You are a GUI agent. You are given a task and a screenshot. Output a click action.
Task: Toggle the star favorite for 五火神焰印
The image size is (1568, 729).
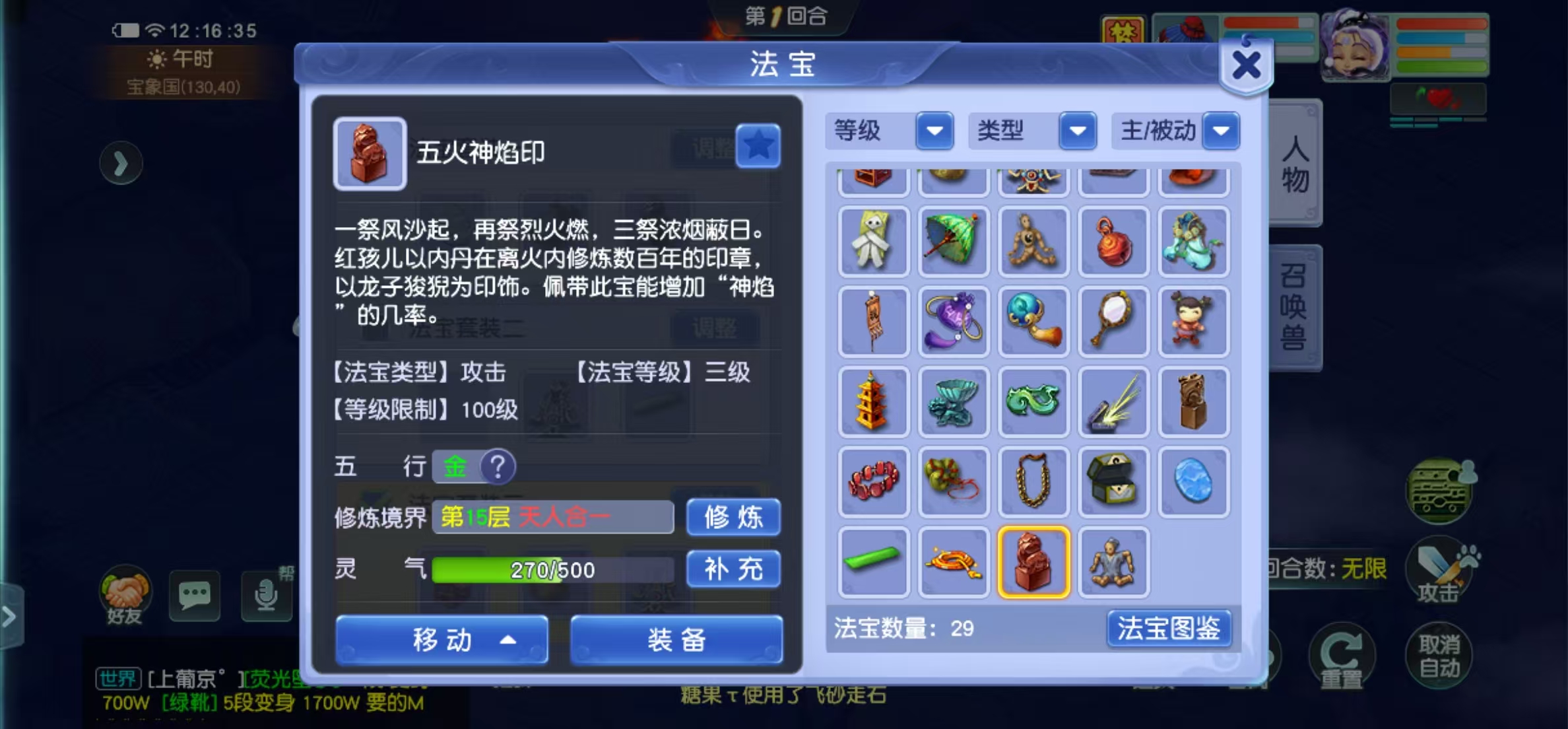pyautogui.click(x=759, y=147)
